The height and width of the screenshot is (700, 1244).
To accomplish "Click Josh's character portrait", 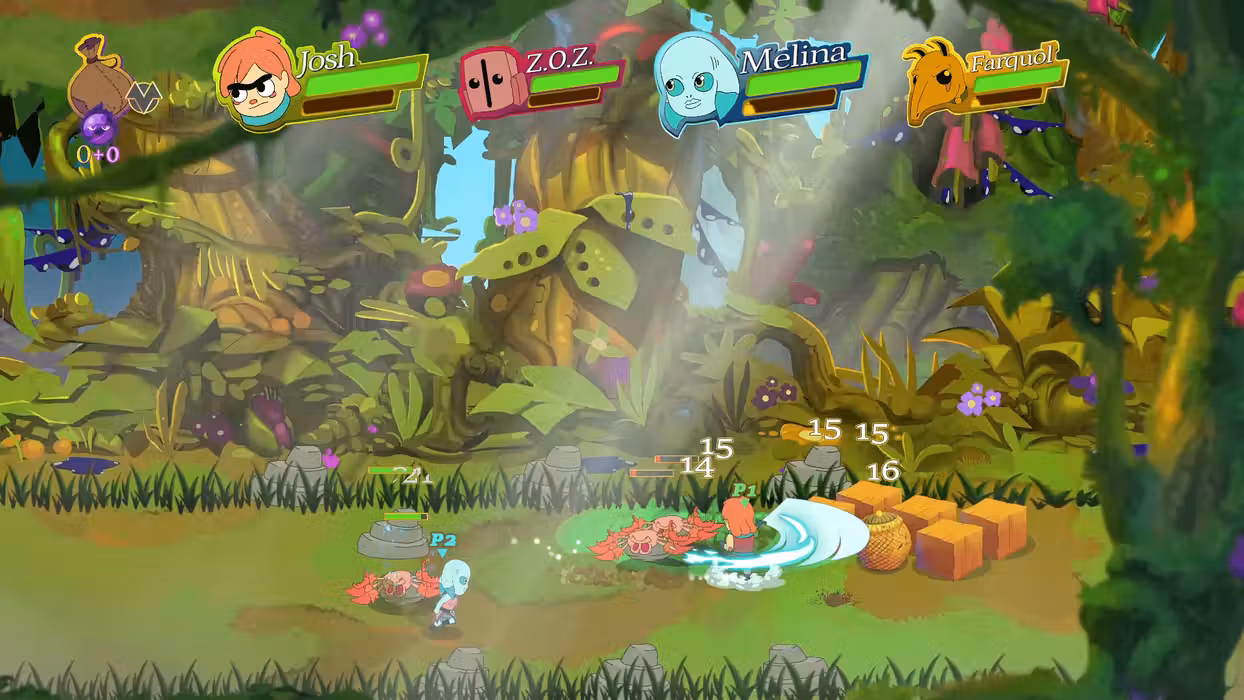I will coord(256,82).
